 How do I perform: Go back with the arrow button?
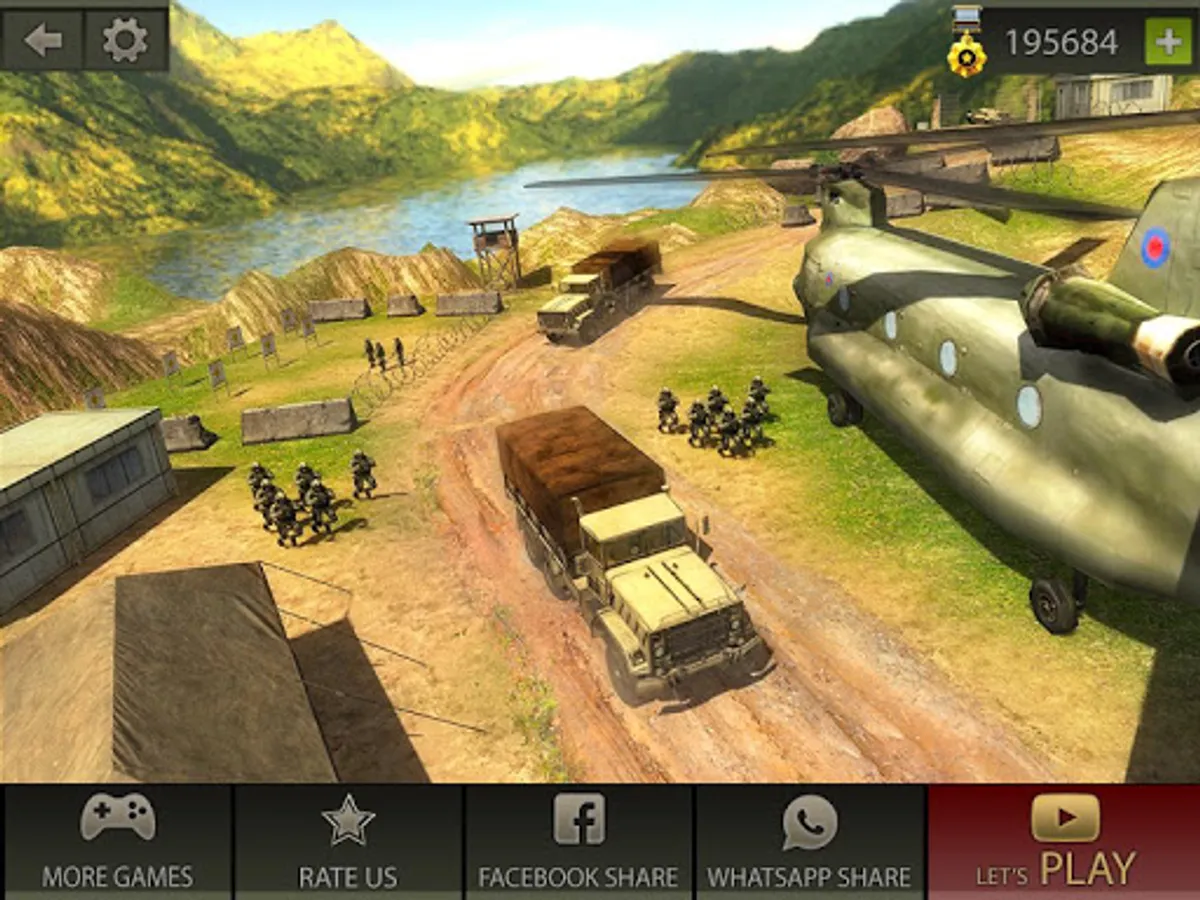pyautogui.click(x=42, y=40)
